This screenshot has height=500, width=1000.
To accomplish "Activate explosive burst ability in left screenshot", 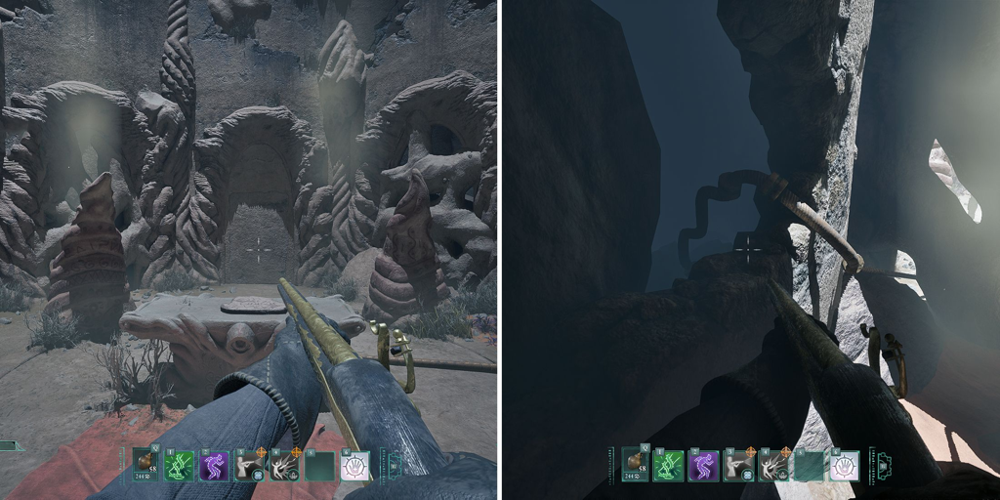I will pos(283,464).
